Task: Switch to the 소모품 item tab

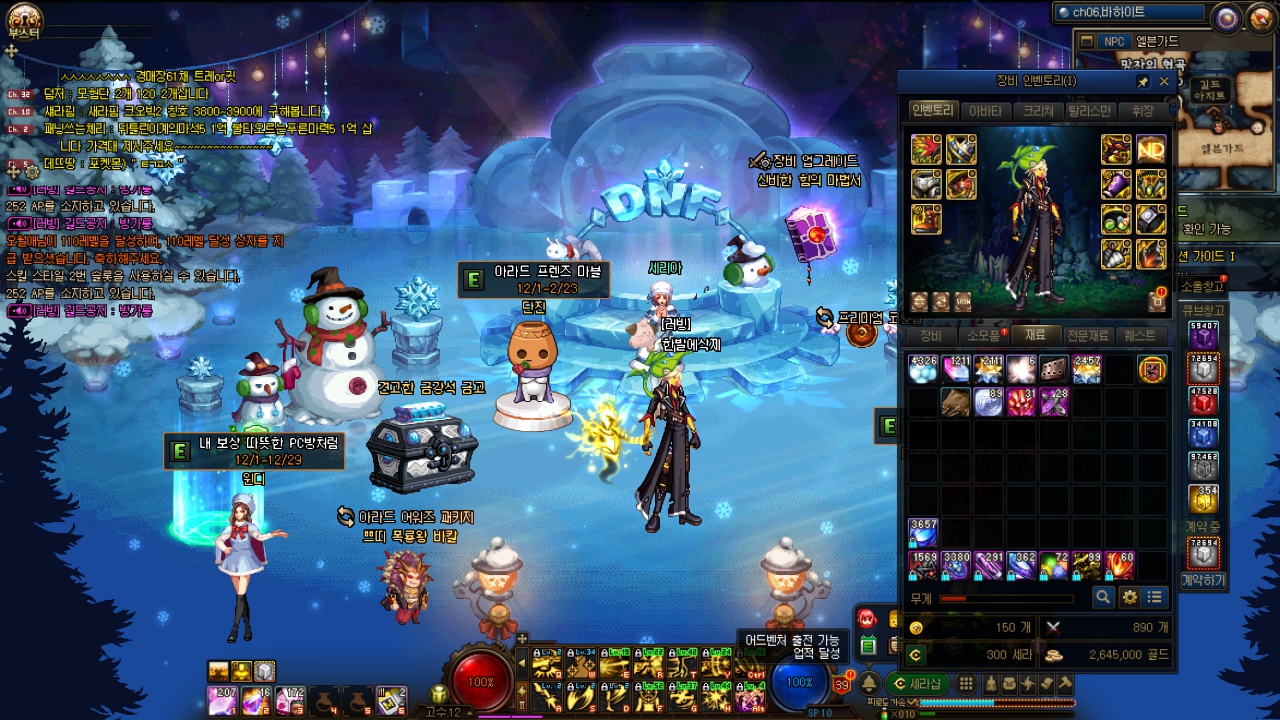Action: [x=983, y=336]
